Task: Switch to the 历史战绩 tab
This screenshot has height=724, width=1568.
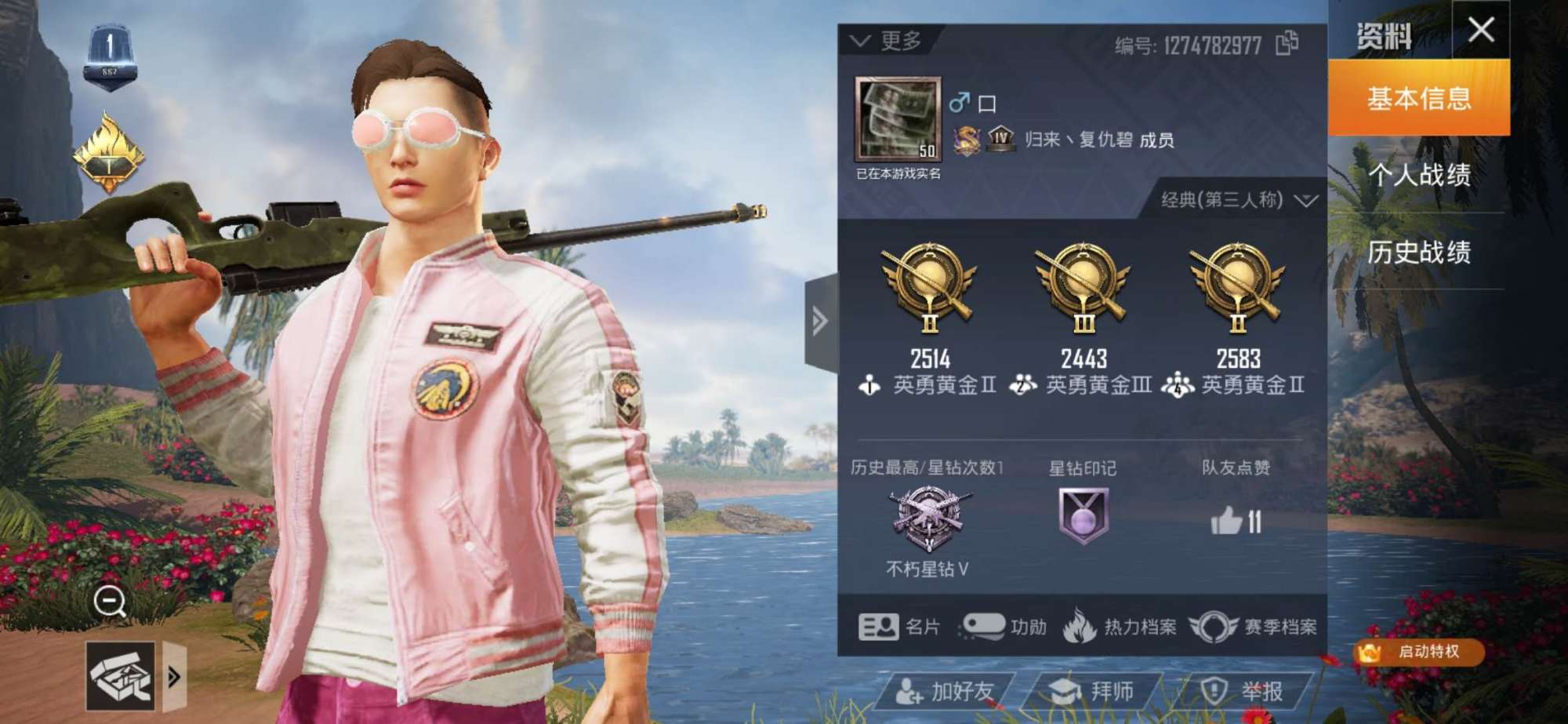Action: pos(1421,253)
